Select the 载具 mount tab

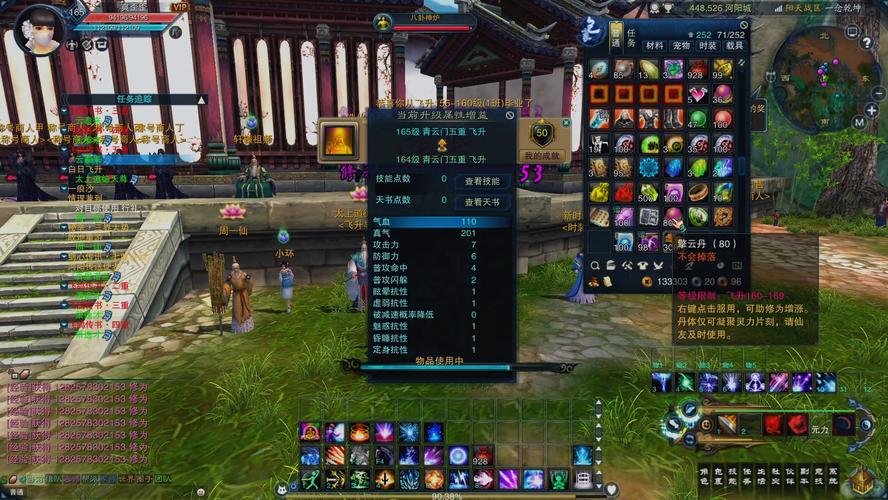pos(735,45)
